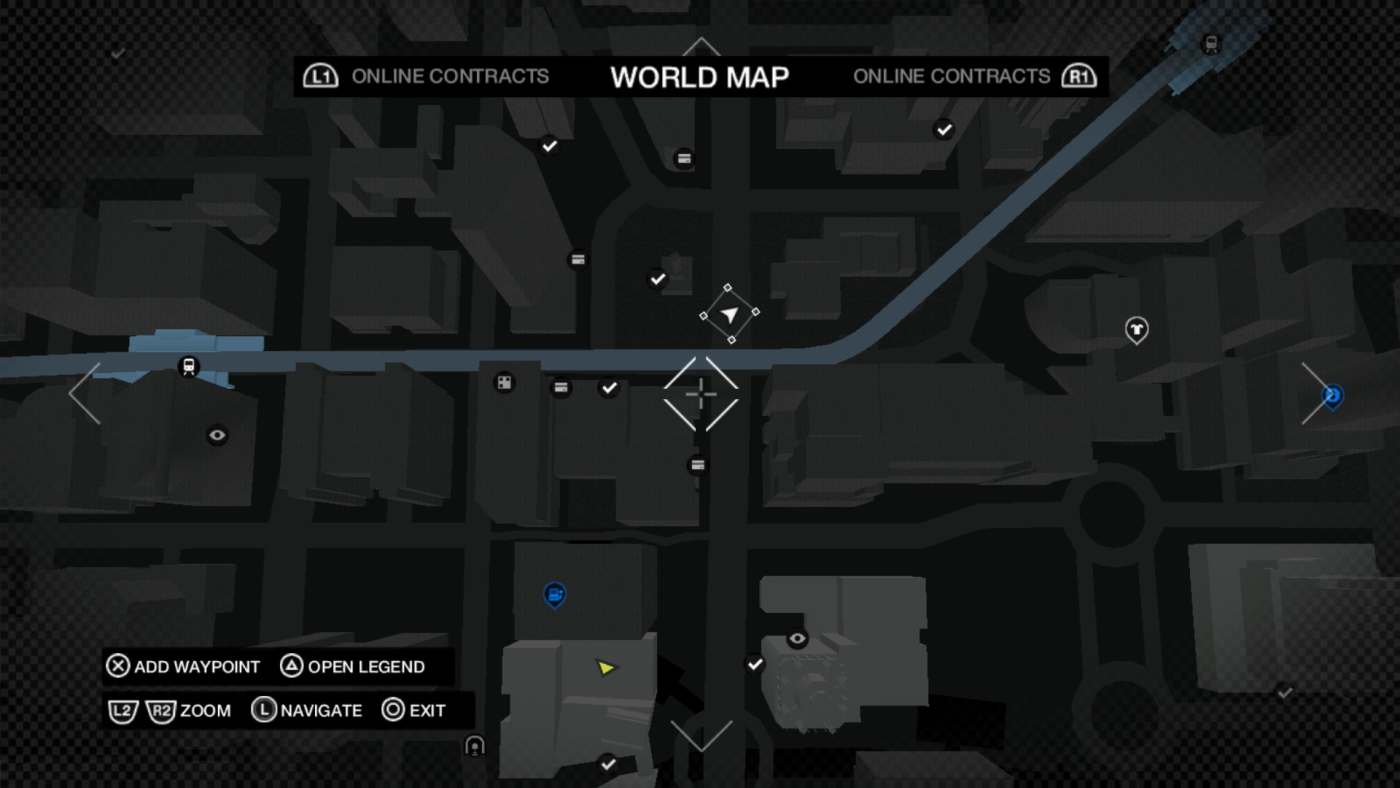Select the blue fast-travel marker on the right edge
1400x788 pixels.
click(1332, 396)
